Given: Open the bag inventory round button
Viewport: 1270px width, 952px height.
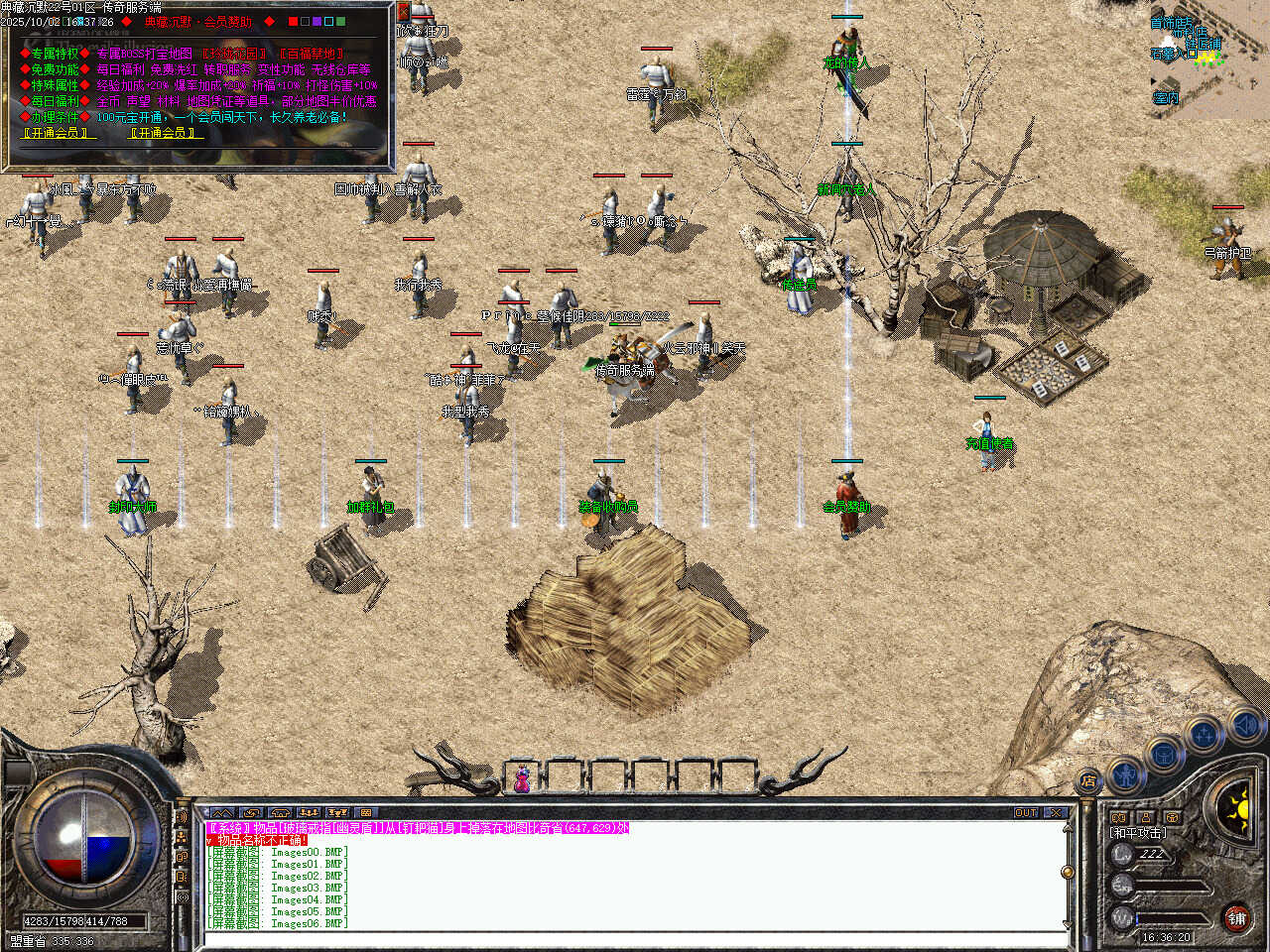Looking at the screenshot, I should [1164, 753].
